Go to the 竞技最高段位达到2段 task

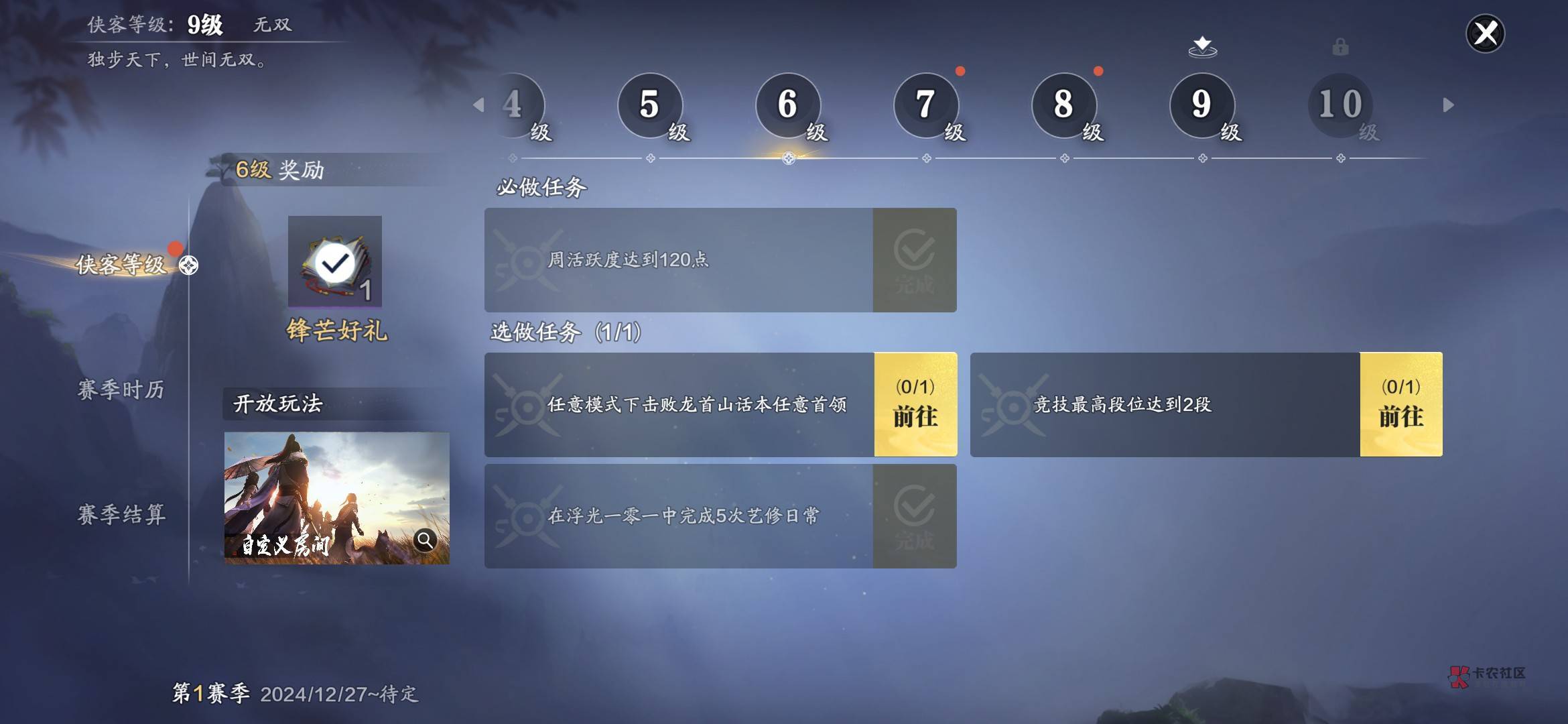pos(1401,404)
